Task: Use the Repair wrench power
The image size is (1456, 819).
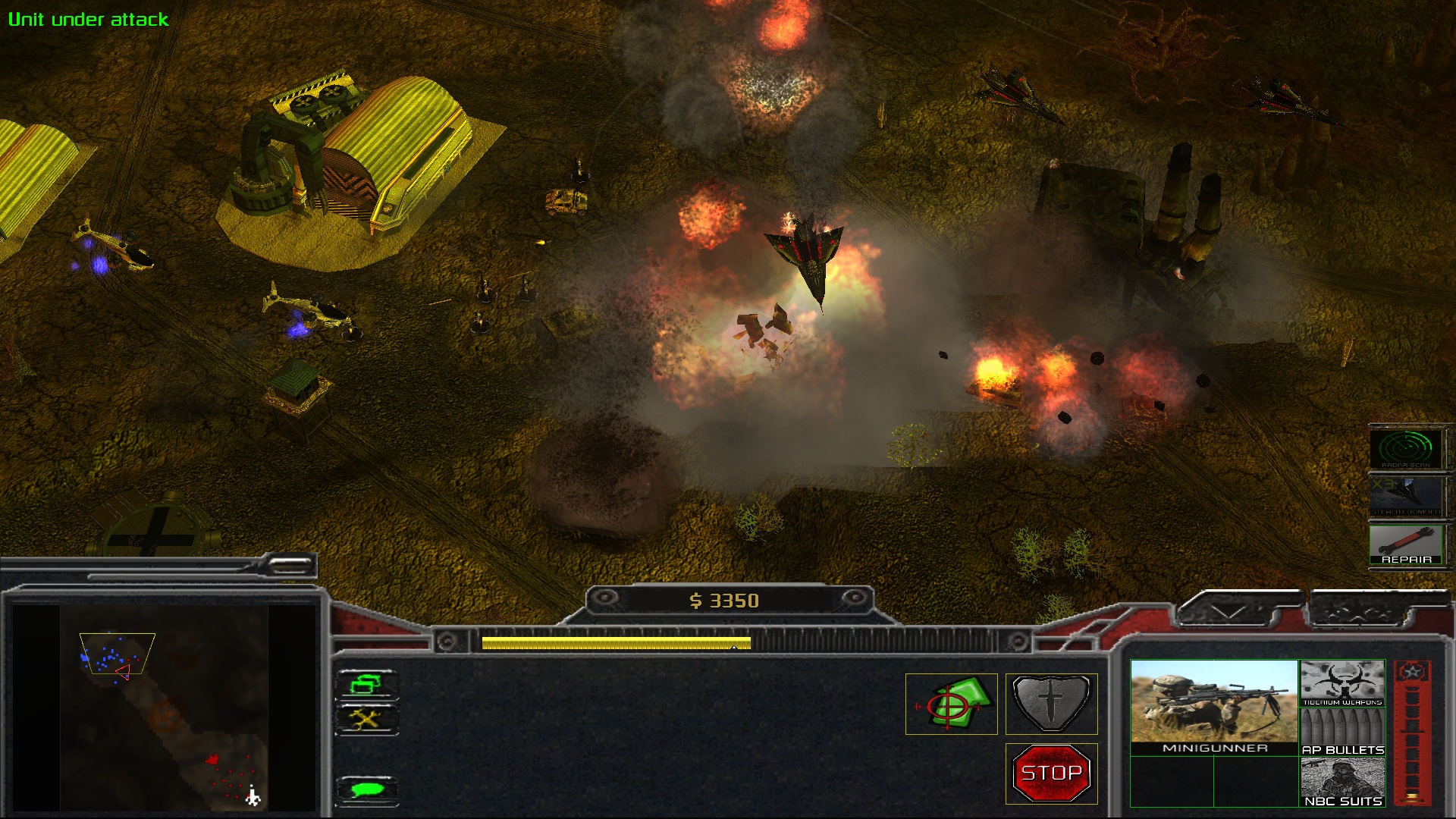Action: click(x=1406, y=544)
